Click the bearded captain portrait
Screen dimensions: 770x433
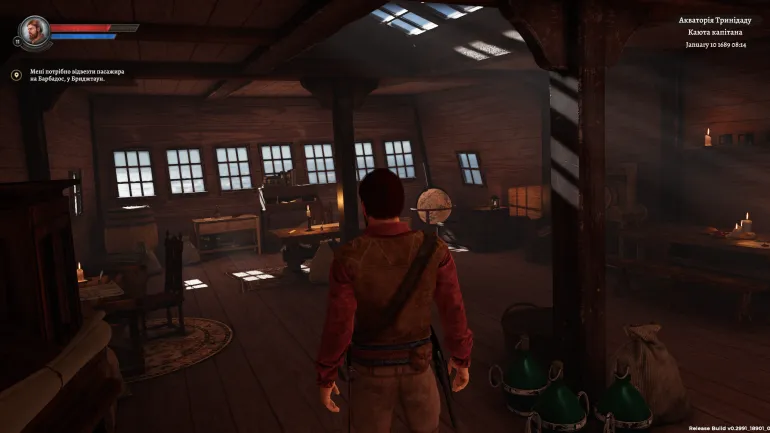[x=33, y=30]
